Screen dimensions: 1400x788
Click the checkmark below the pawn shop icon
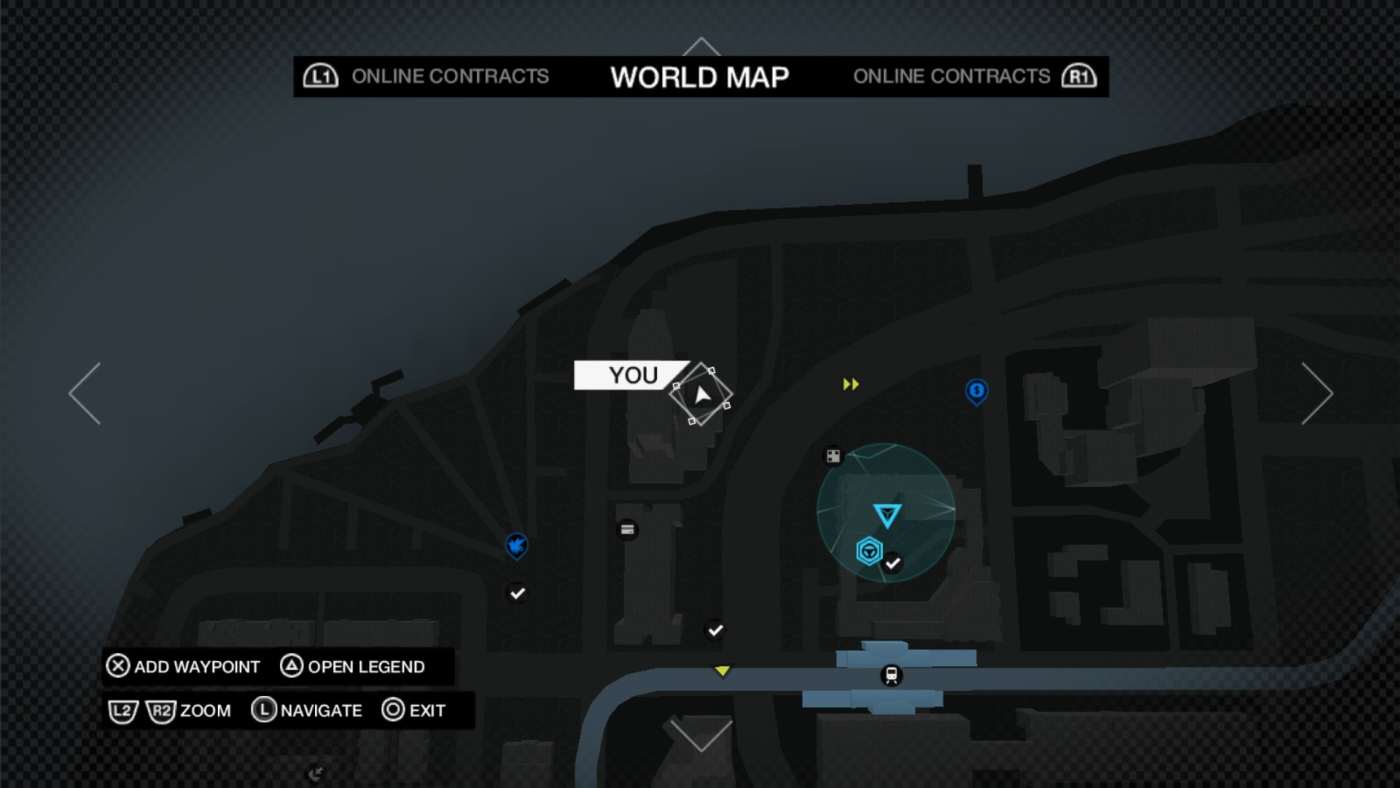tap(517, 593)
